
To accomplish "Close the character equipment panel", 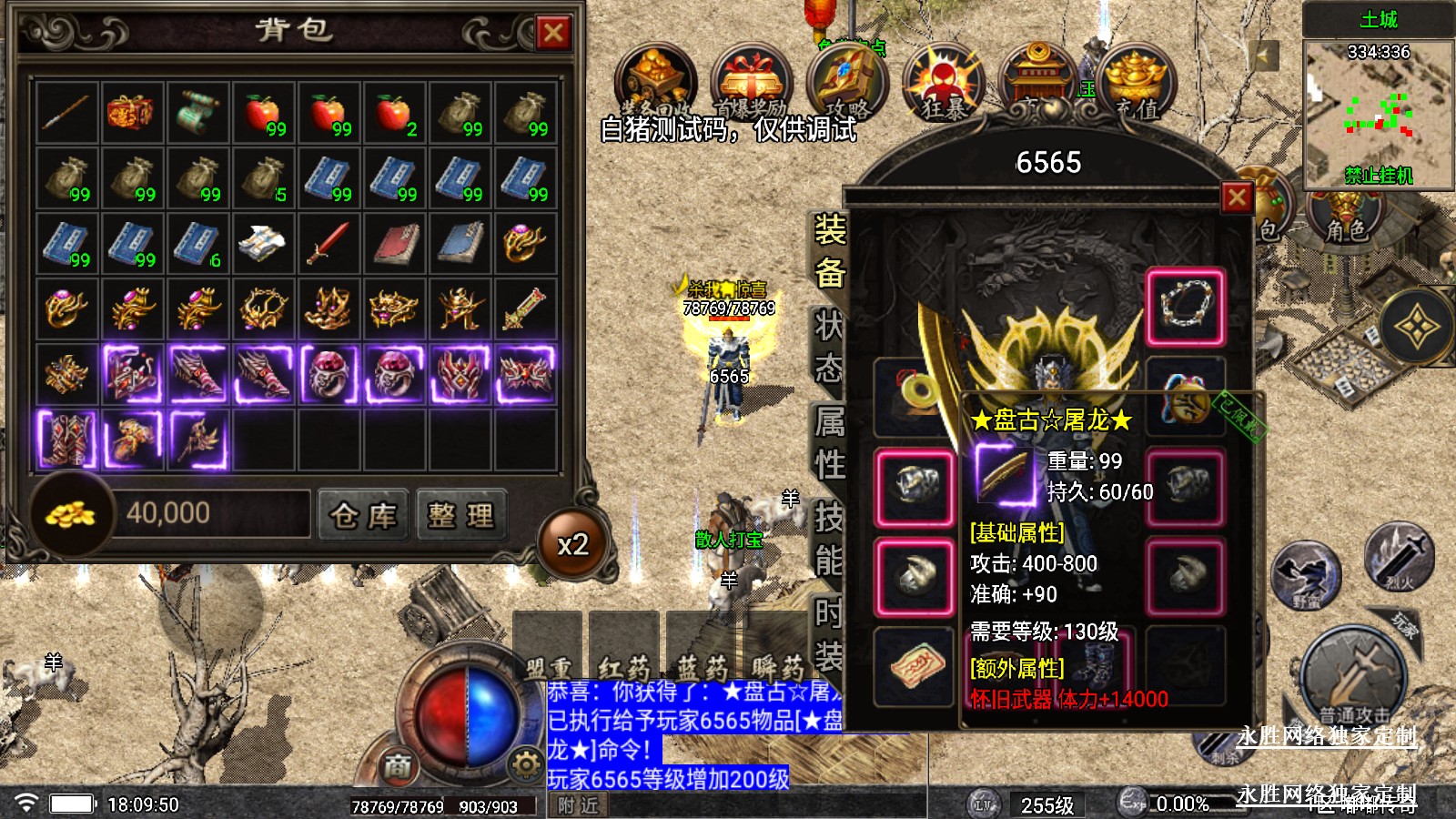I will pyautogui.click(x=1237, y=197).
